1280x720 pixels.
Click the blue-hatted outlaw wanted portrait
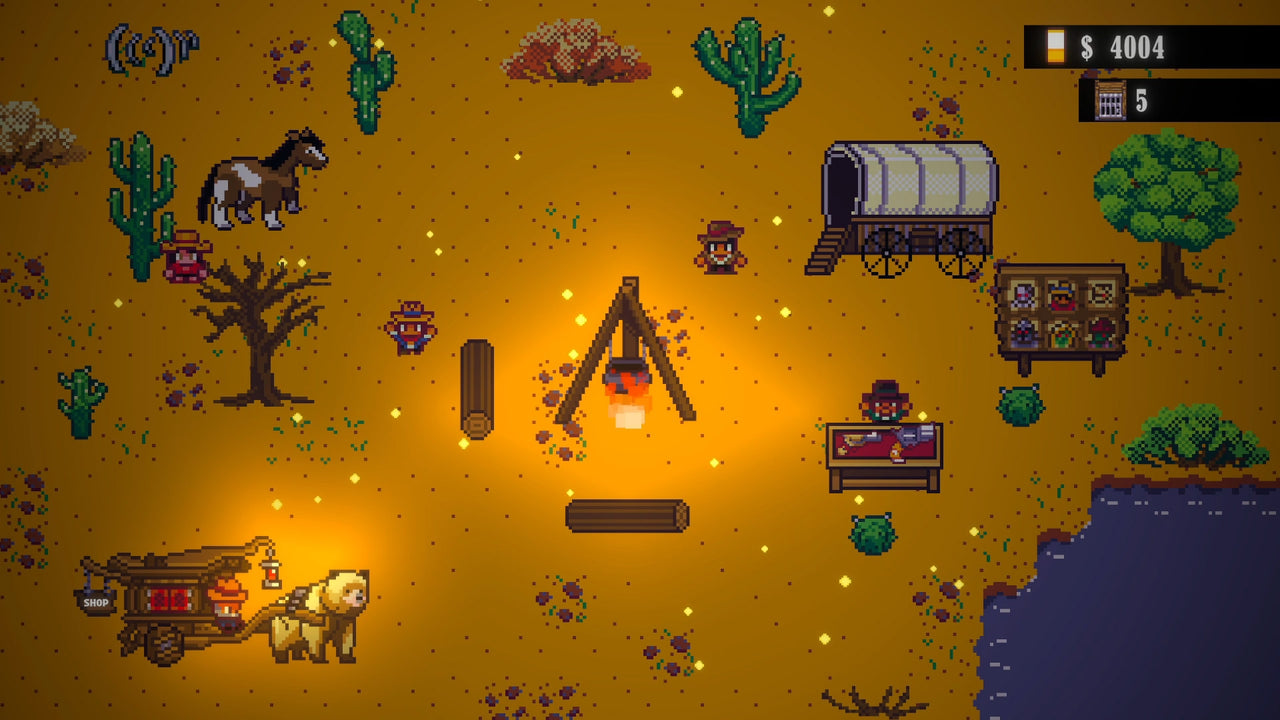click(1062, 296)
